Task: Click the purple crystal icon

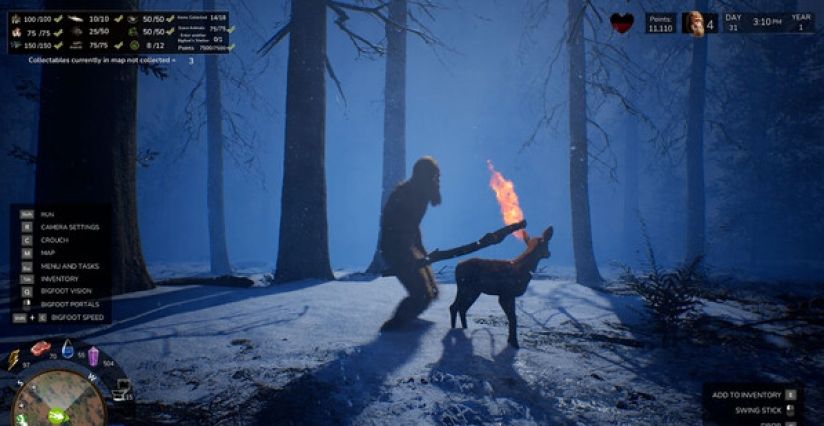Action: point(93,356)
